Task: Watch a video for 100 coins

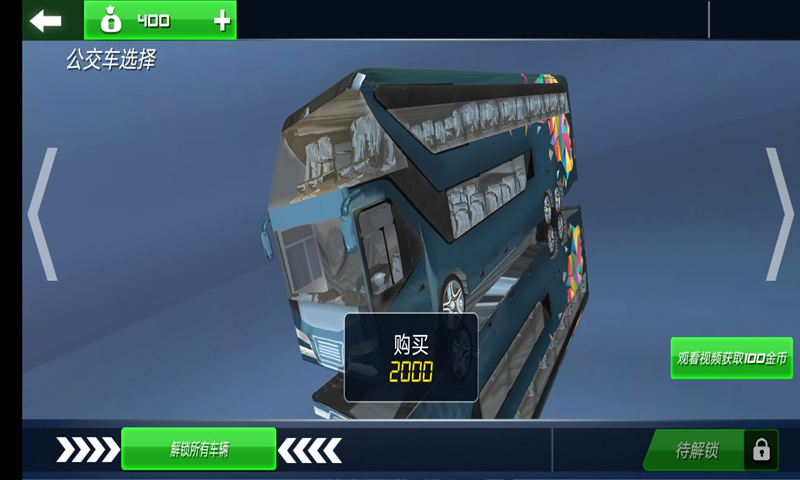Action: [x=732, y=357]
